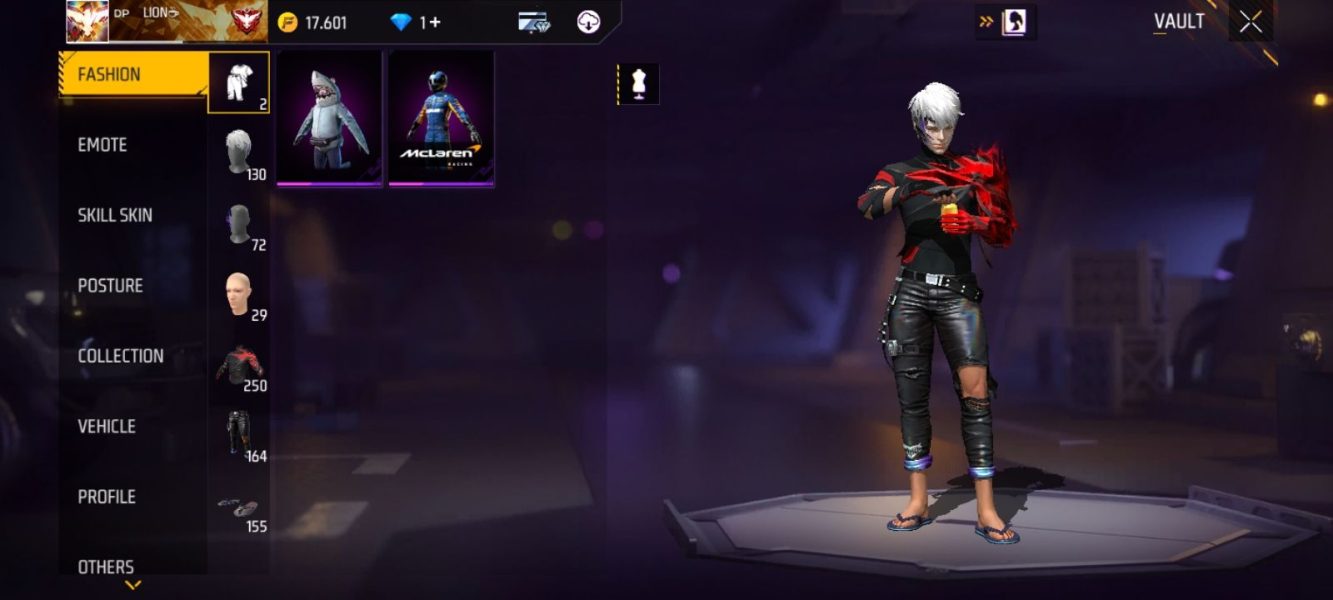Open the Profile tab
1333x600 pixels.
pyautogui.click(x=106, y=497)
